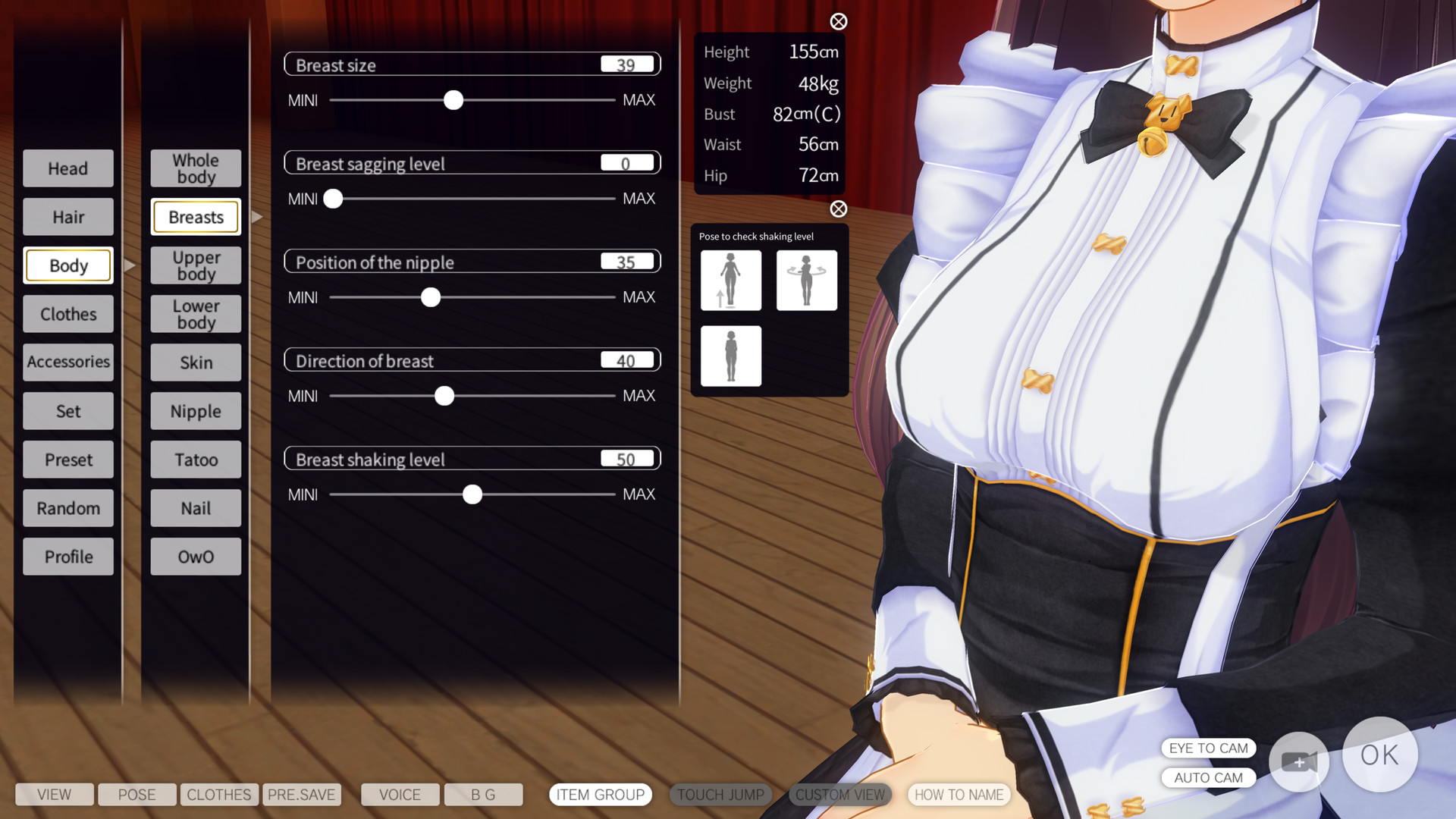Open the ITEM GROUP panel
1456x819 pixels.
pyautogui.click(x=600, y=795)
